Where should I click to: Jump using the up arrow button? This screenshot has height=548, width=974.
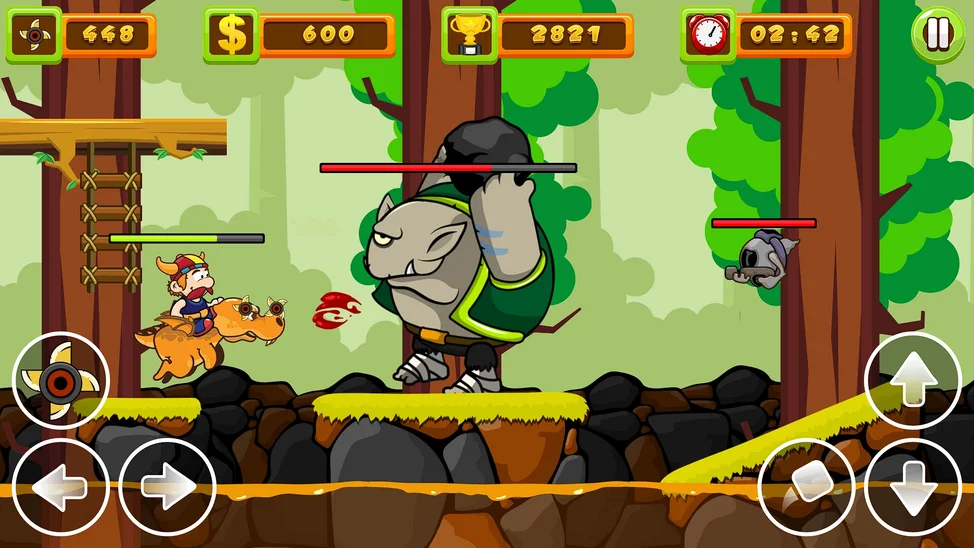(912, 381)
